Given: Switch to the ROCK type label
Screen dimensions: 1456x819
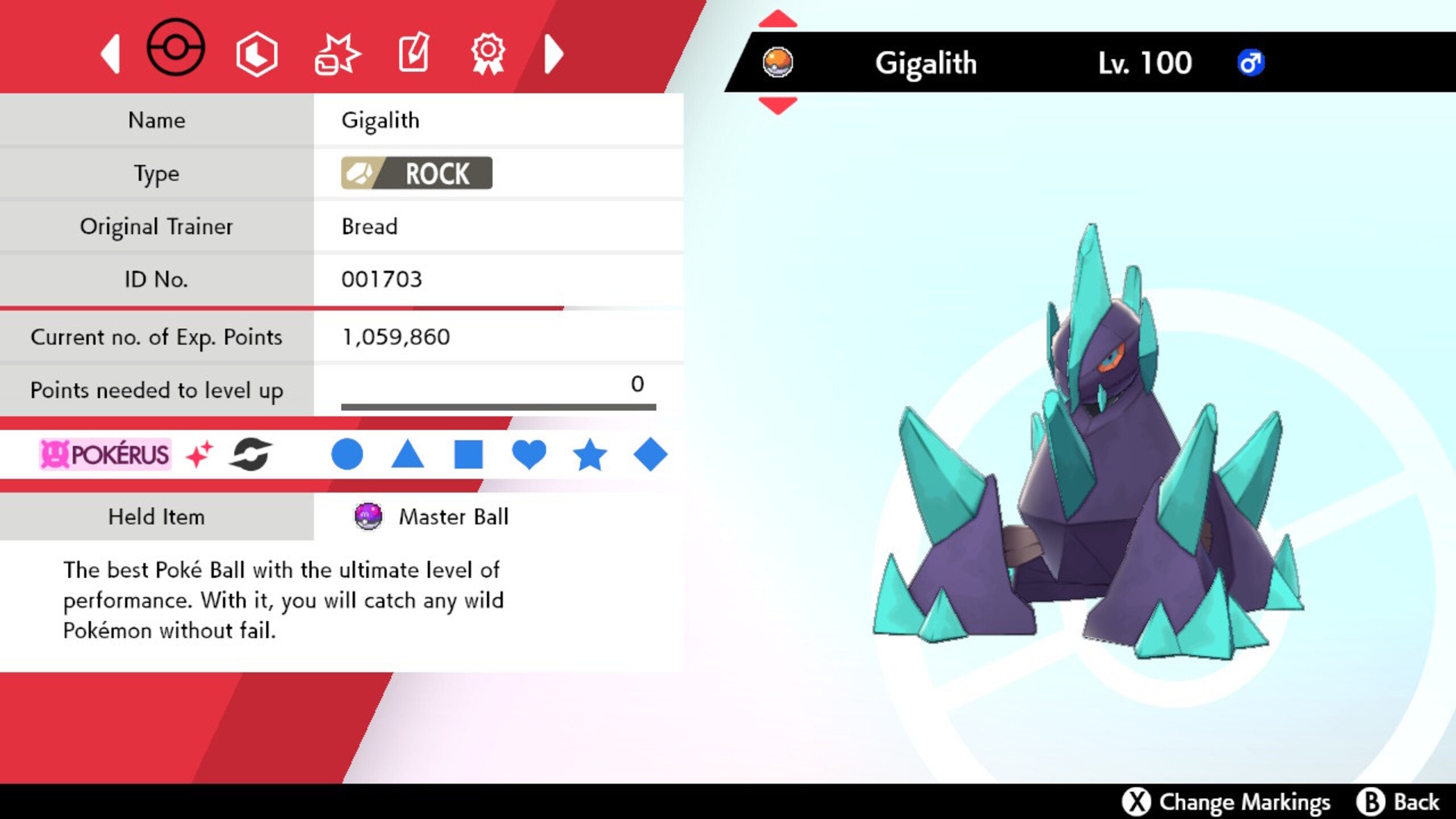Looking at the screenshot, I should [x=417, y=173].
